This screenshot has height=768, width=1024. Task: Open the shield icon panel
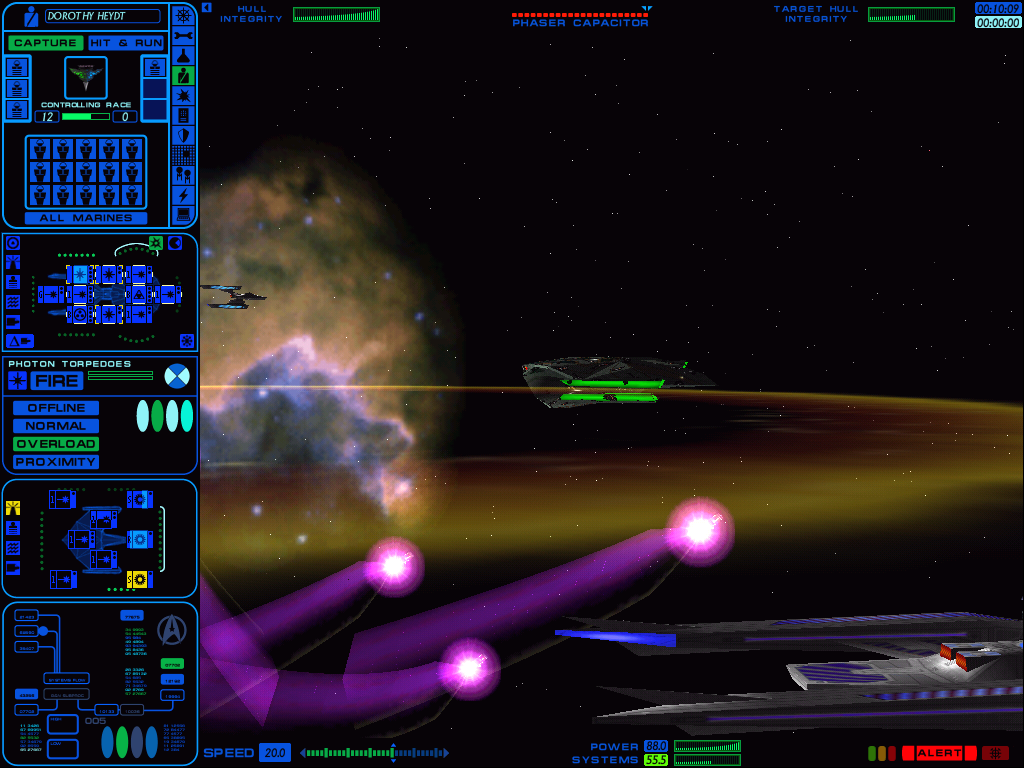tap(183, 135)
